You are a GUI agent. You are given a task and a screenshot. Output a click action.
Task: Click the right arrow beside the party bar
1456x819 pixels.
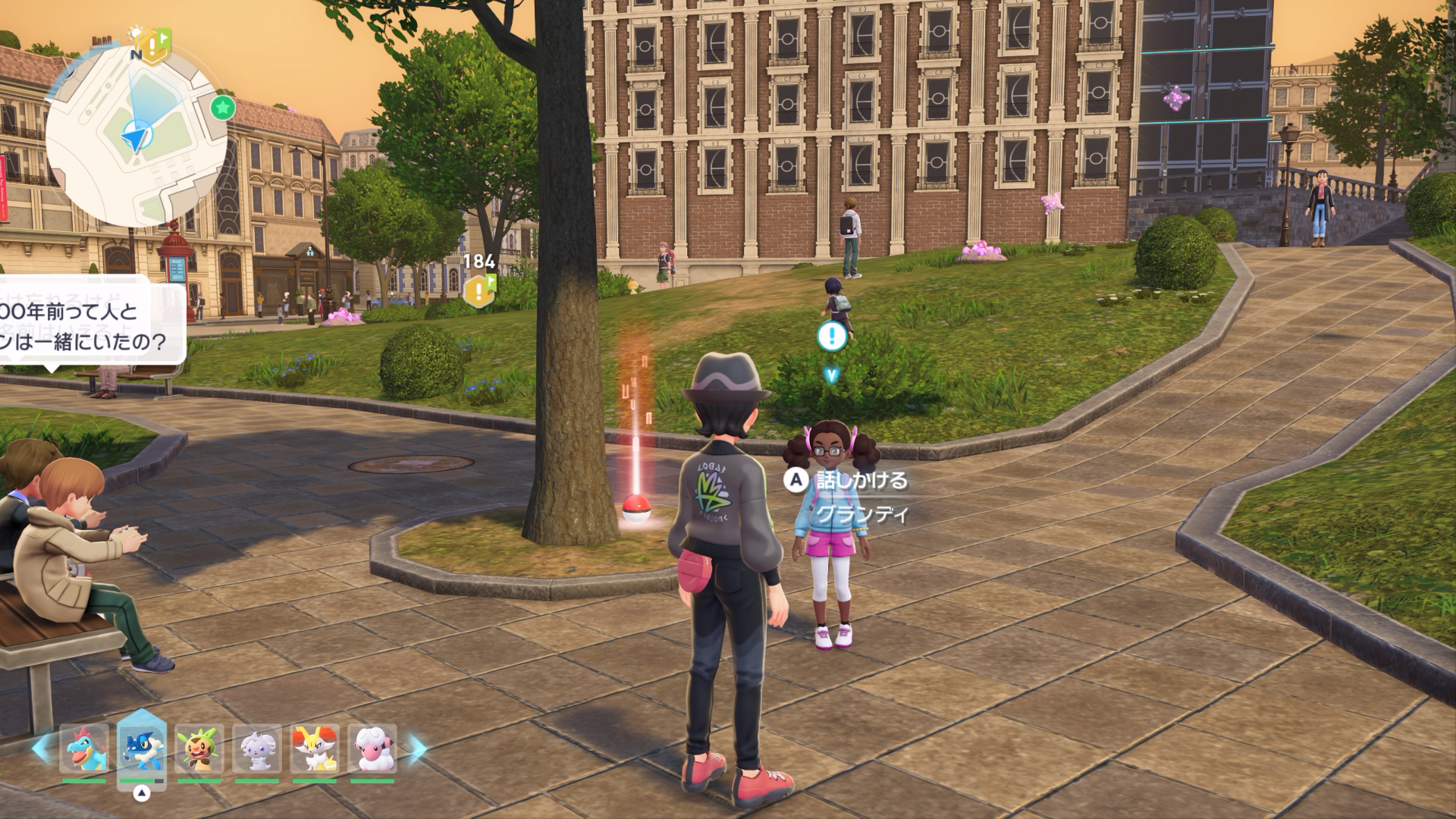click(x=417, y=748)
